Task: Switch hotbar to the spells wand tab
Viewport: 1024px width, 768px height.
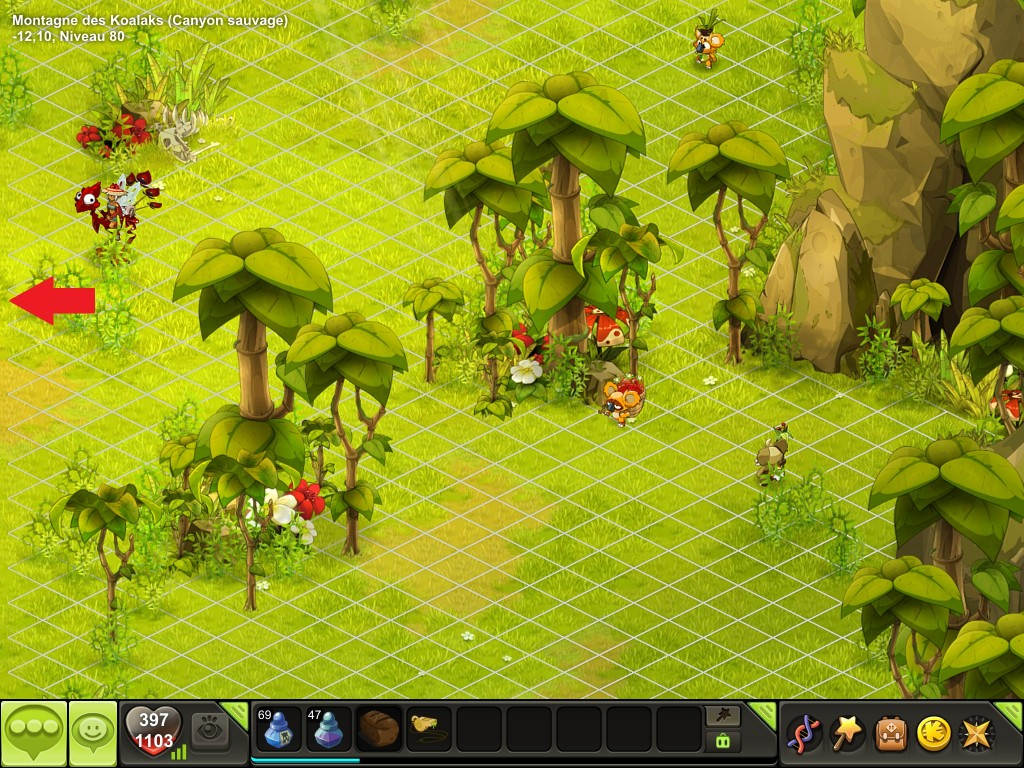Action: tap(723, 716)
